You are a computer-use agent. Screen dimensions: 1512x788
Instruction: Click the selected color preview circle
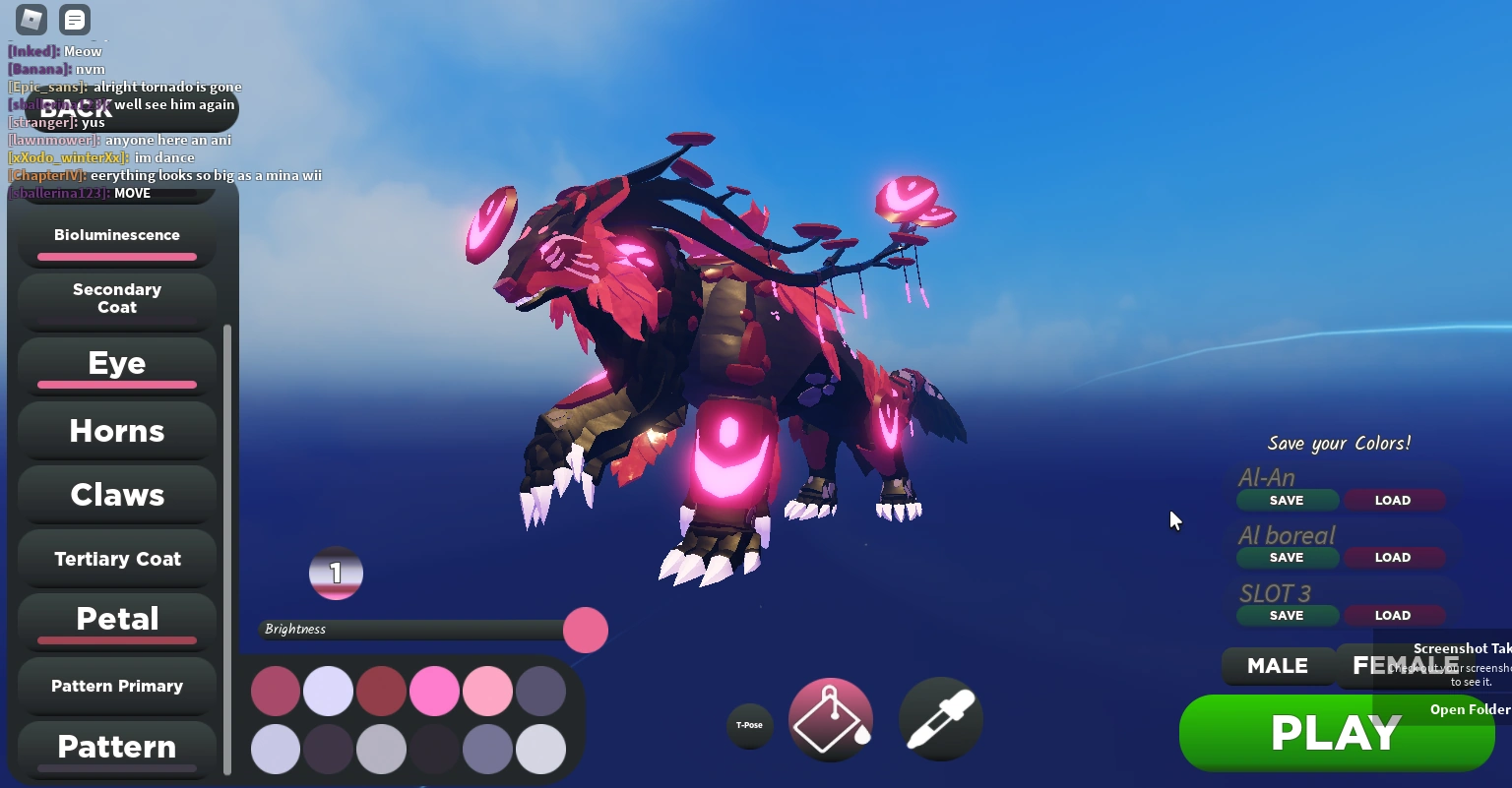click(585, 631)
